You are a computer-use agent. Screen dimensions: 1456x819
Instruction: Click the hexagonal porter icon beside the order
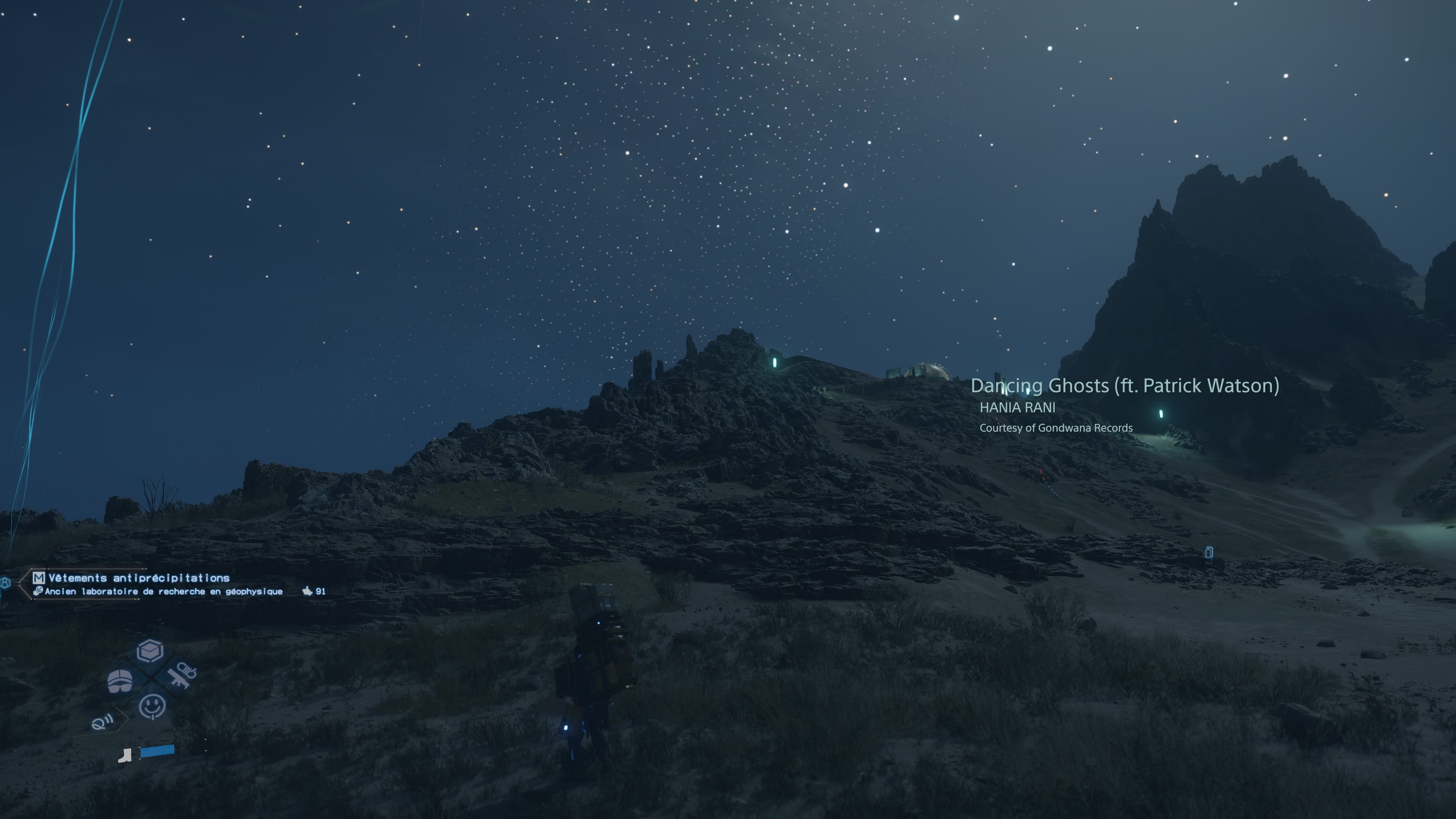[x=6, y=583]
